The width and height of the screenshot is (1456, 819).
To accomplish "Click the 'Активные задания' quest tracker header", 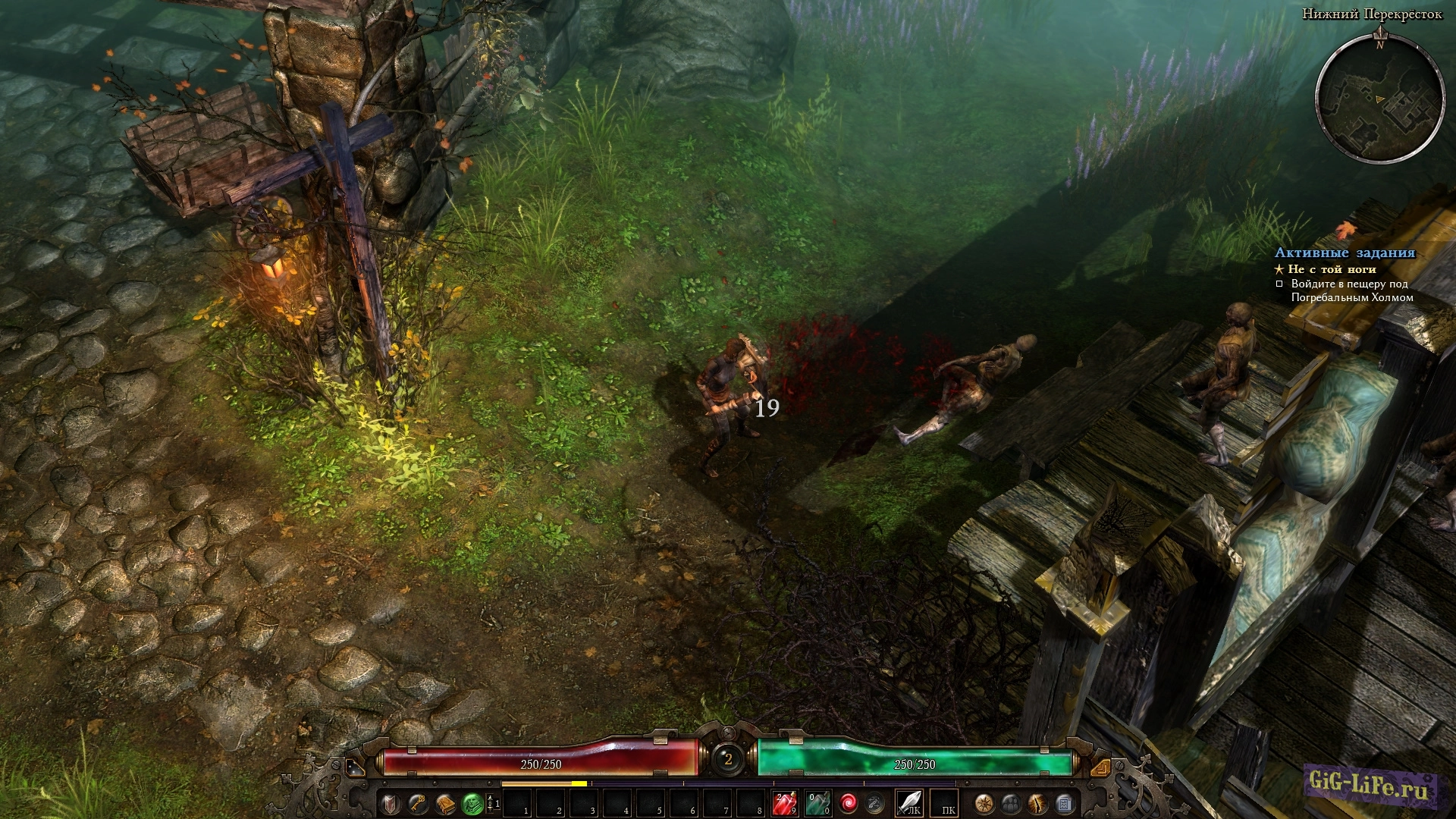I will point(1345,253).
